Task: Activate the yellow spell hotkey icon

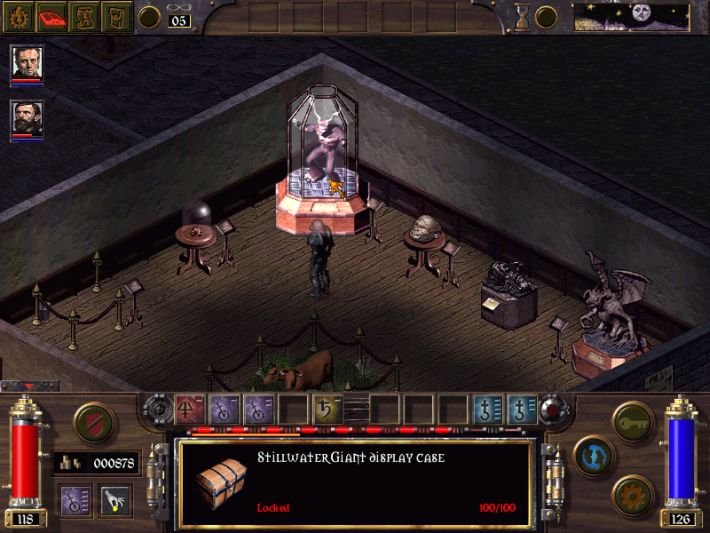Action: pyautogui.click(x=324, y=408)
